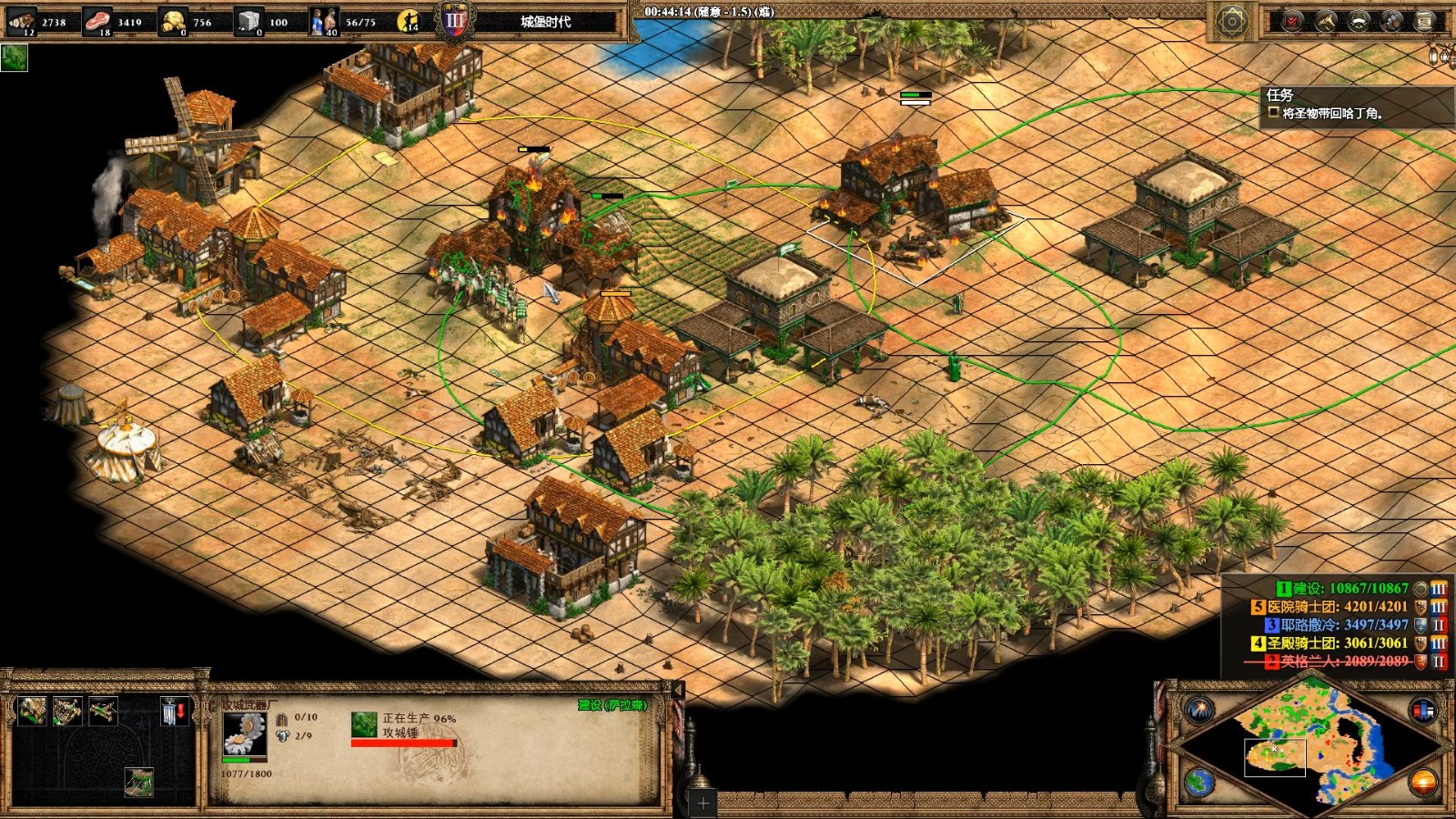Select the siege tower icon in the command panel

coord(138,781)
